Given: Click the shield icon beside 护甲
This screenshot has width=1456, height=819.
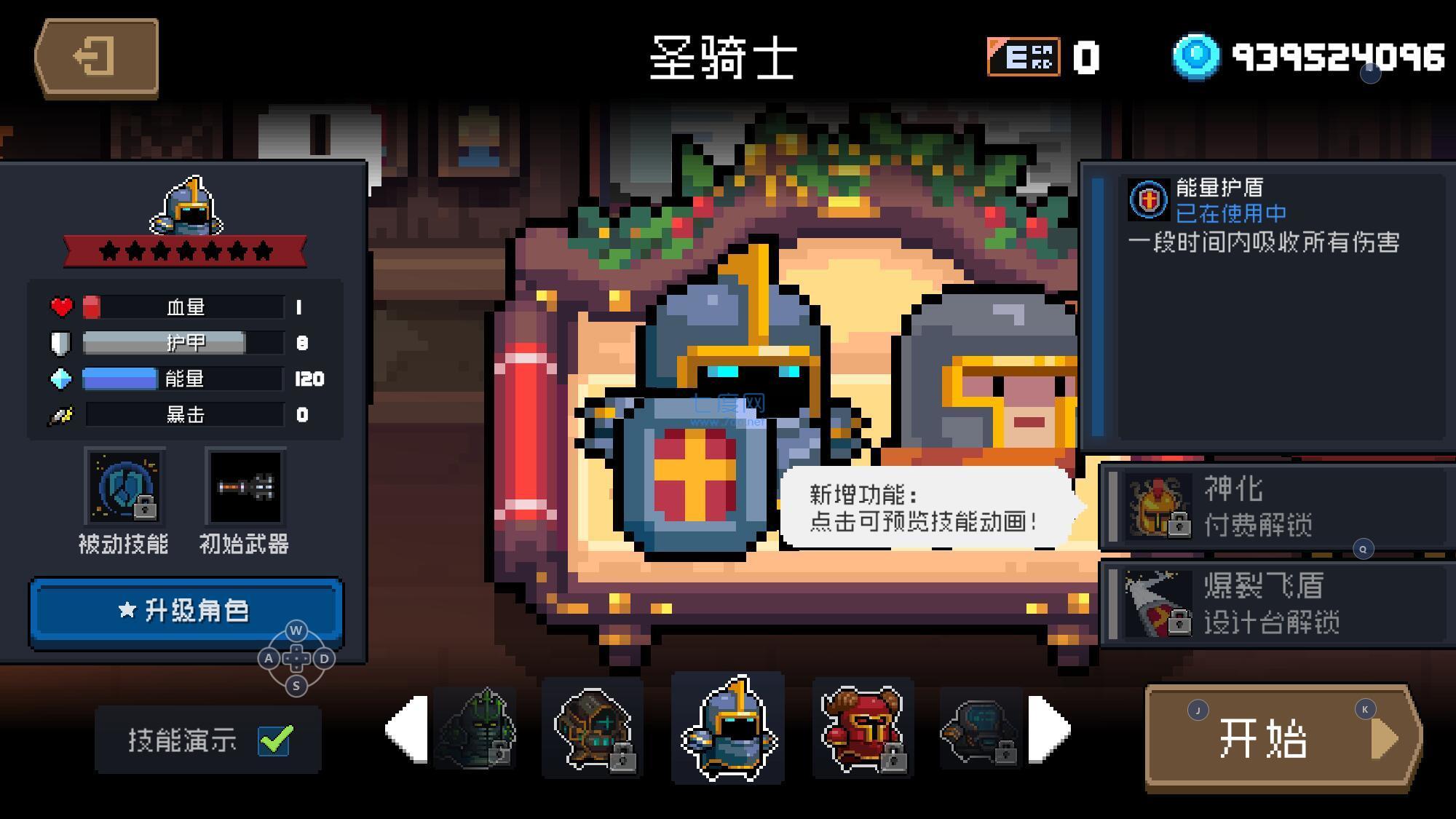Looking at the screenshot, I should (62, 342).
